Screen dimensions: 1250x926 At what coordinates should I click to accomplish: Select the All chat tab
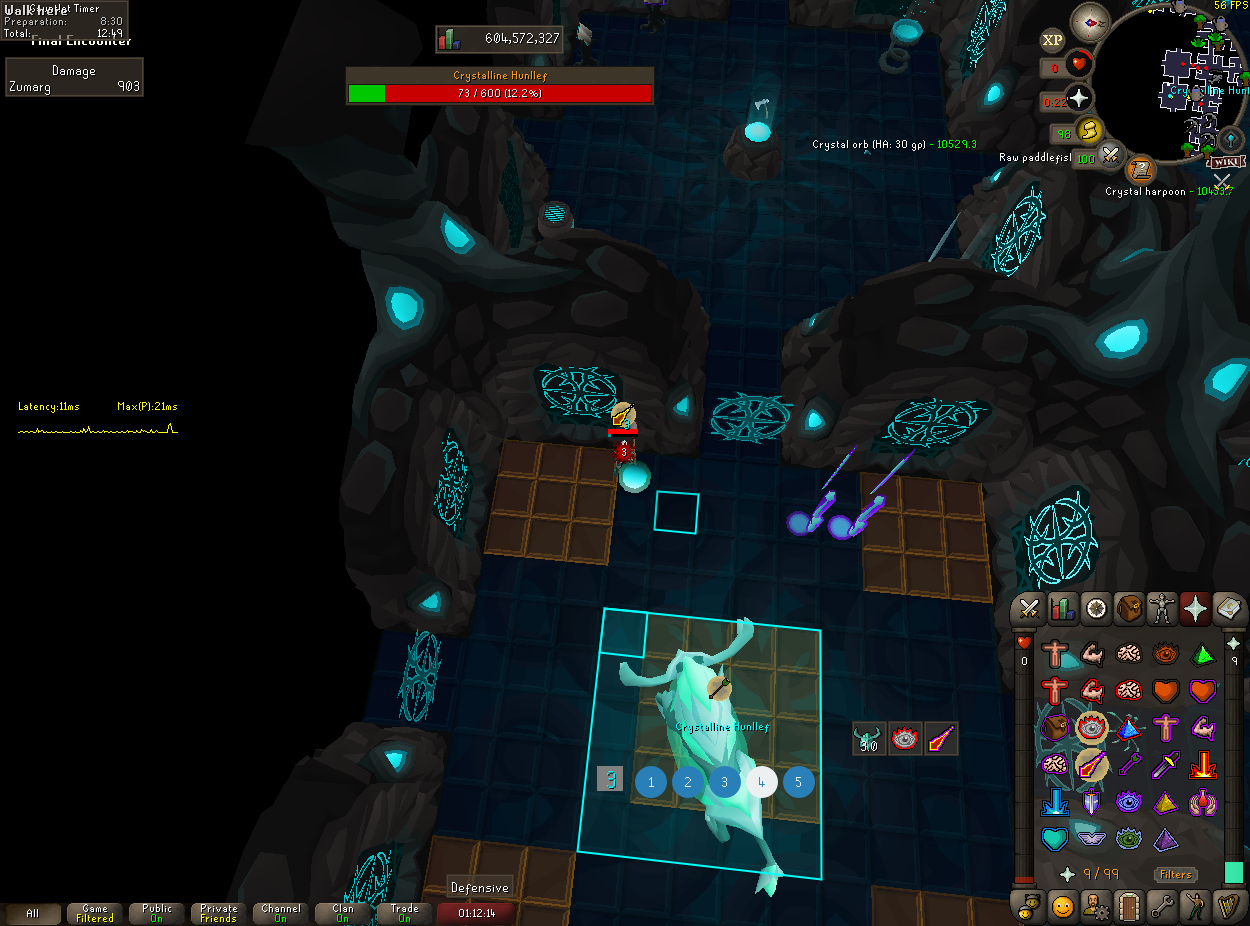33,913
